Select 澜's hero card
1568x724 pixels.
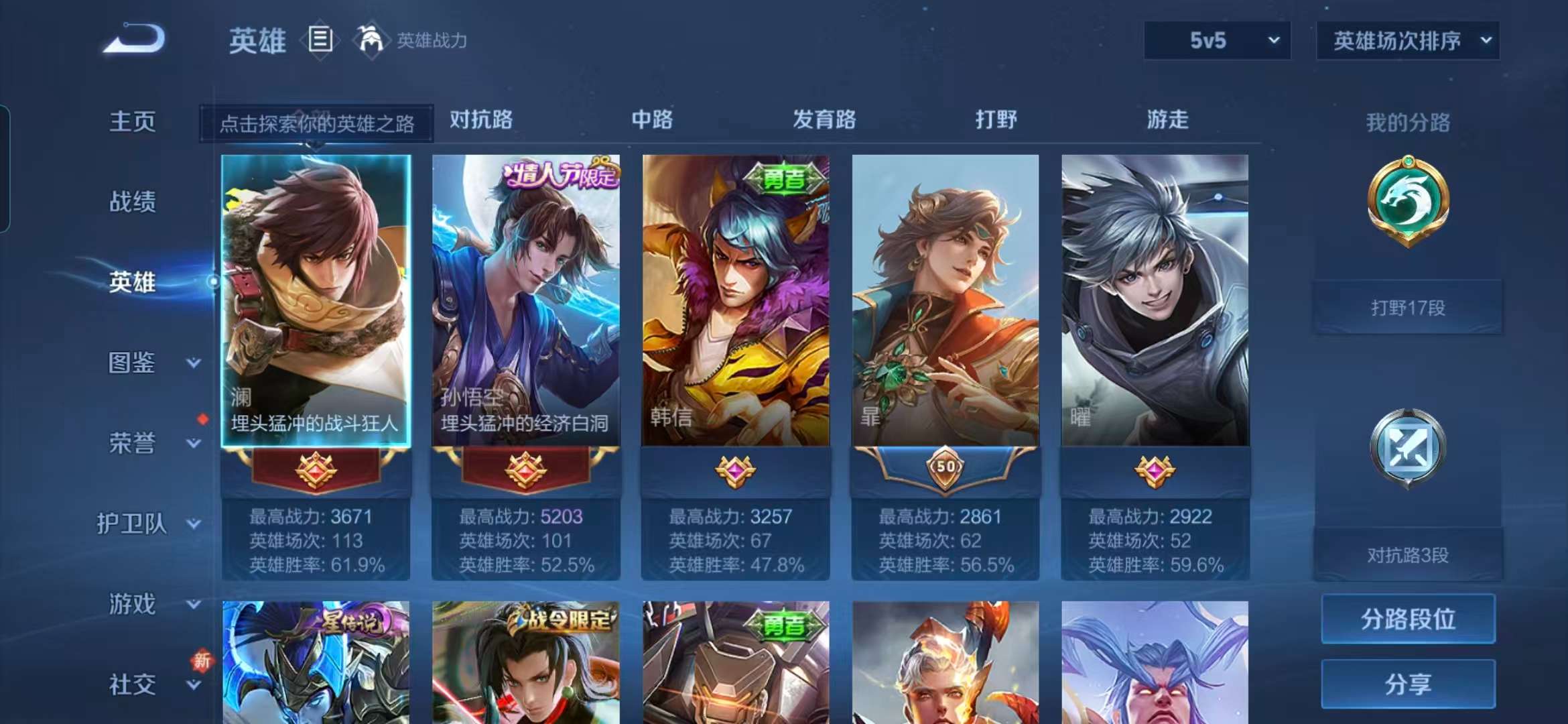pyautogui.click(x=315, y=295)
